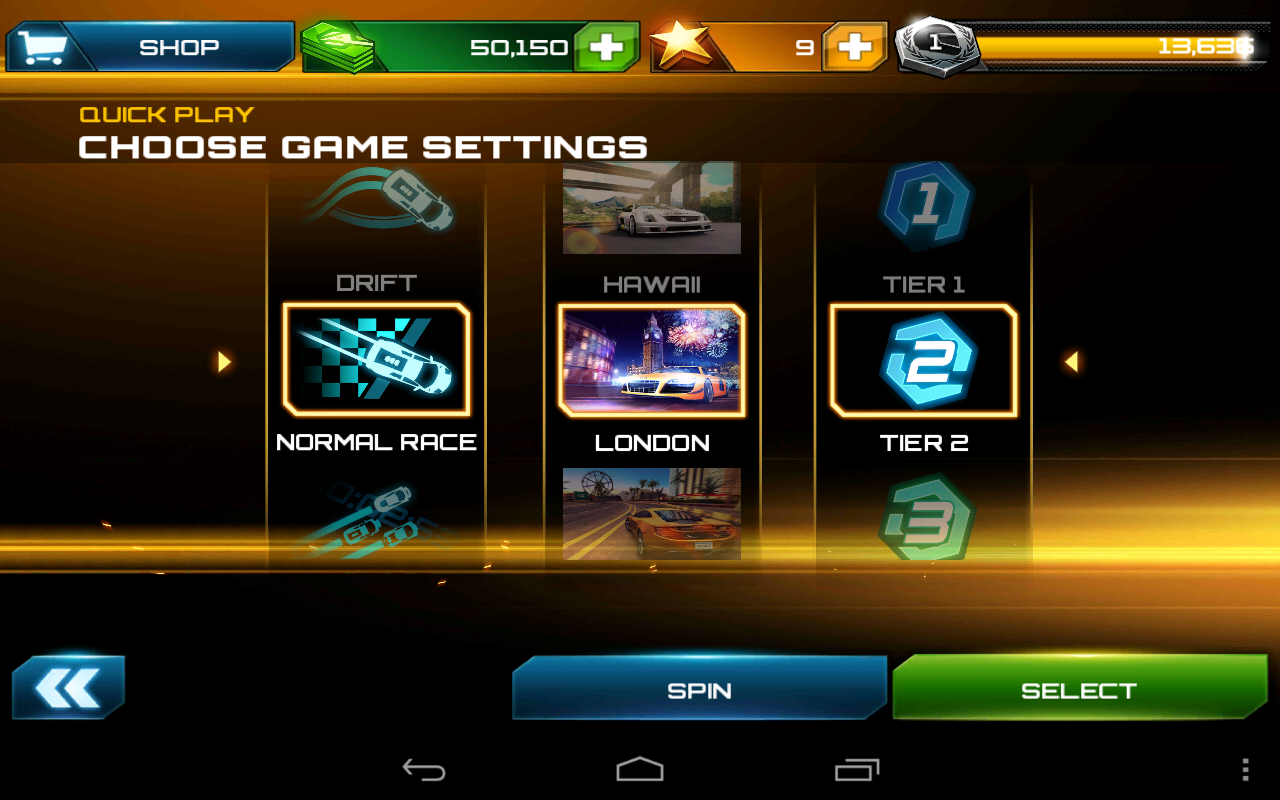Choose the Hawaii track thumbnail
The width and height of the screenshot is (1280, 800).
[x=652, y=207]
